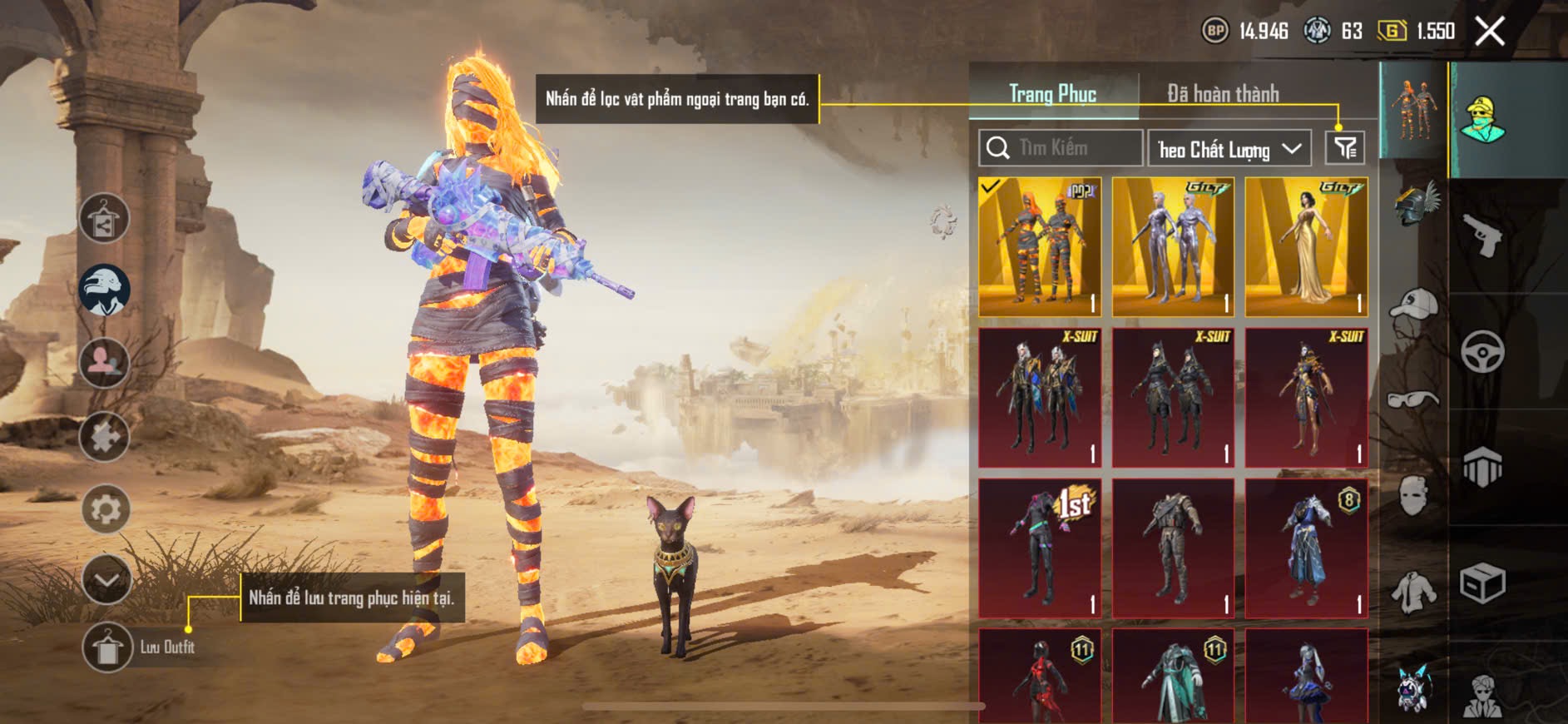This screenshot has width=1568, height=724.
Task: Choose the gold dress outfit
Action: click(1306, 247)
